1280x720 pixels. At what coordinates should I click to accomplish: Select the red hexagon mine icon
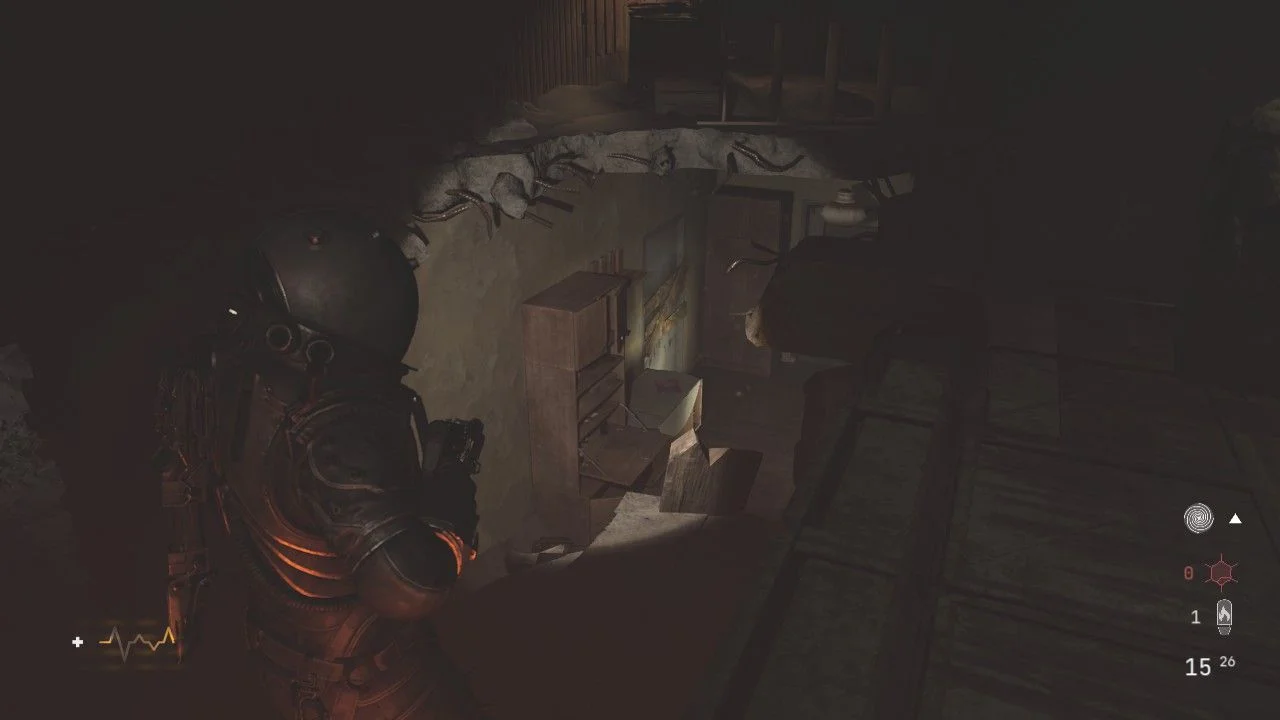(1223, 573)
